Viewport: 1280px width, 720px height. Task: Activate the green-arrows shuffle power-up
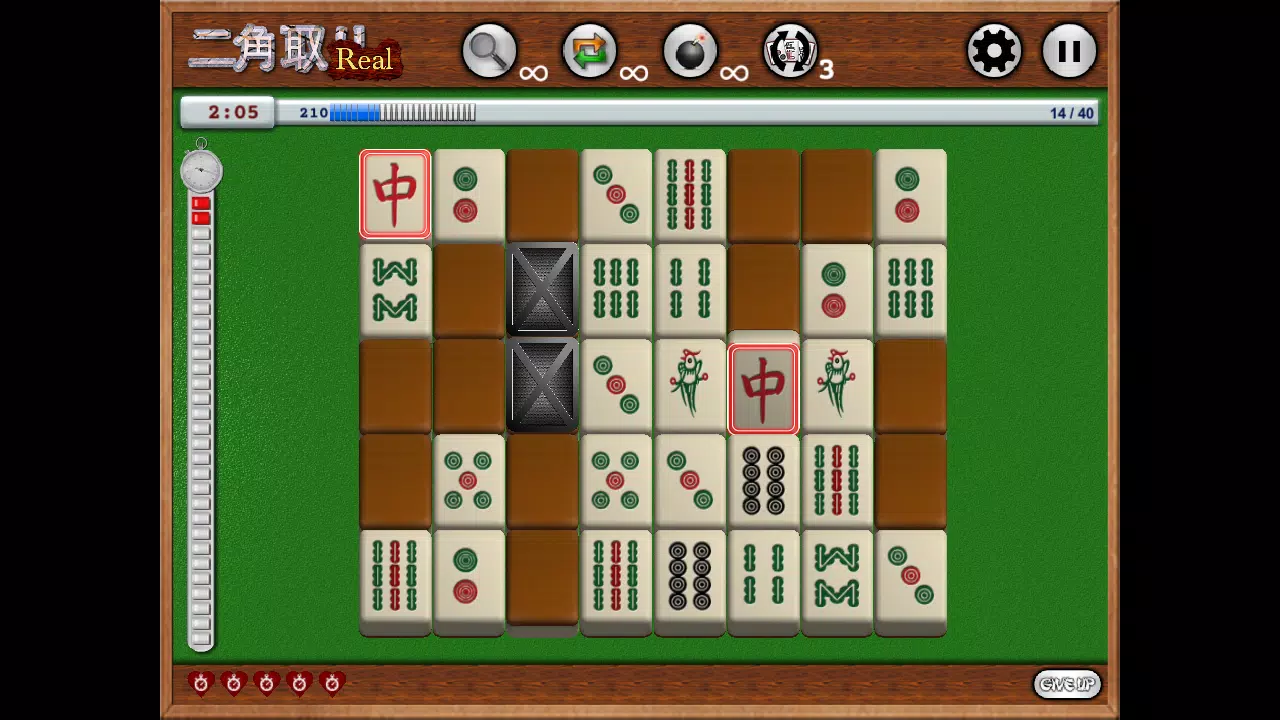(589, 51)
